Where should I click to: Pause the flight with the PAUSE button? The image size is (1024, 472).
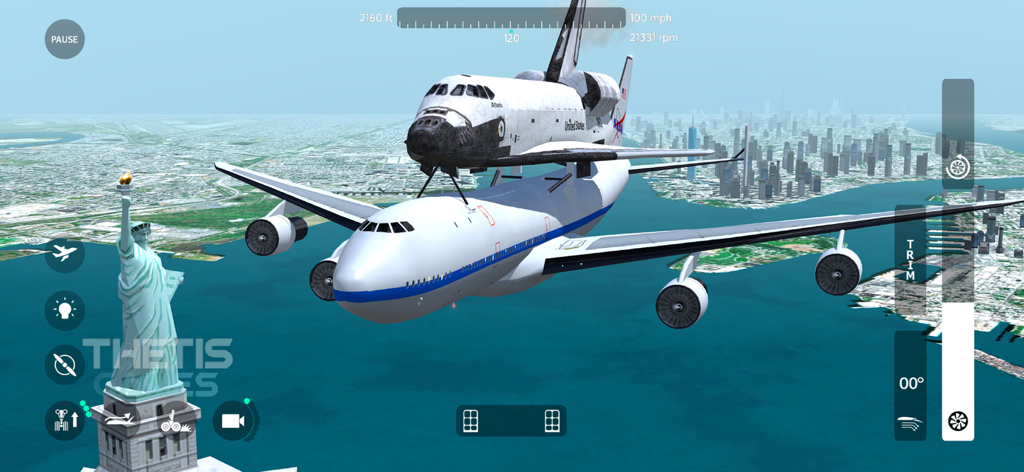[65, 39]
